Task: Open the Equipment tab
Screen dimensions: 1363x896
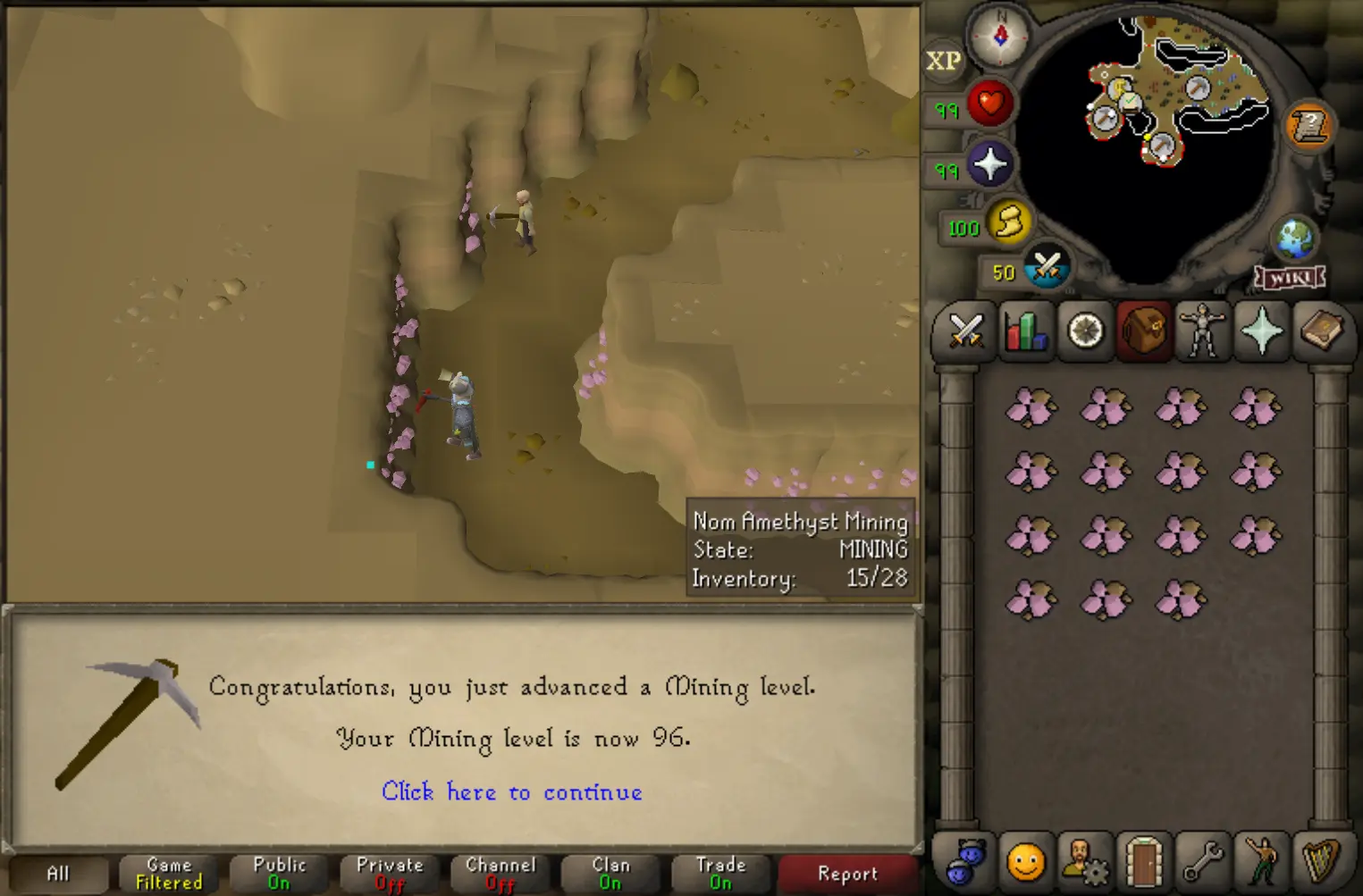Action: point(1203,331)
